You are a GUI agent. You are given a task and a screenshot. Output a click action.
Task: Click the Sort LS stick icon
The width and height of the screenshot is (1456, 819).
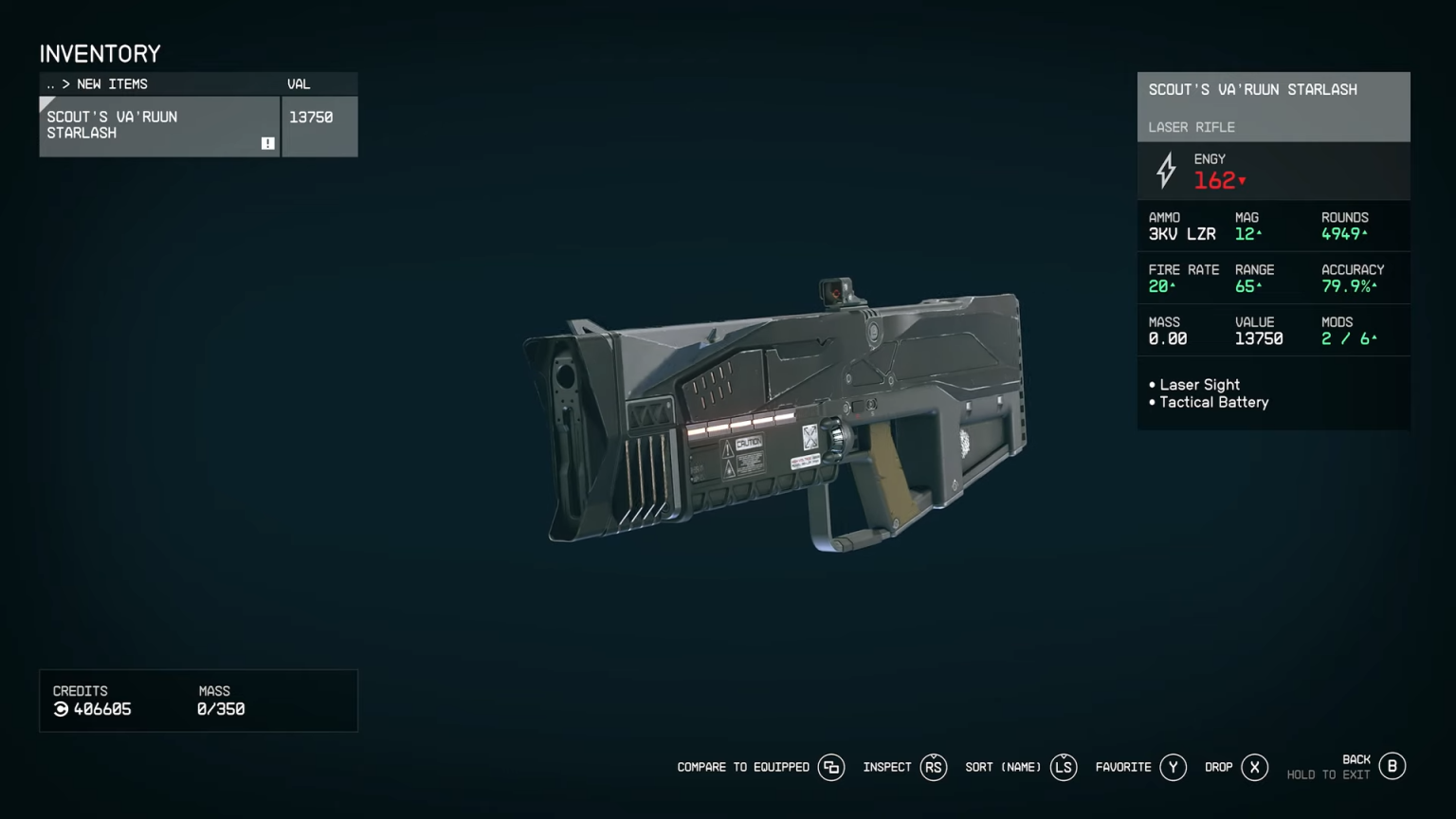coord(1063,767)
